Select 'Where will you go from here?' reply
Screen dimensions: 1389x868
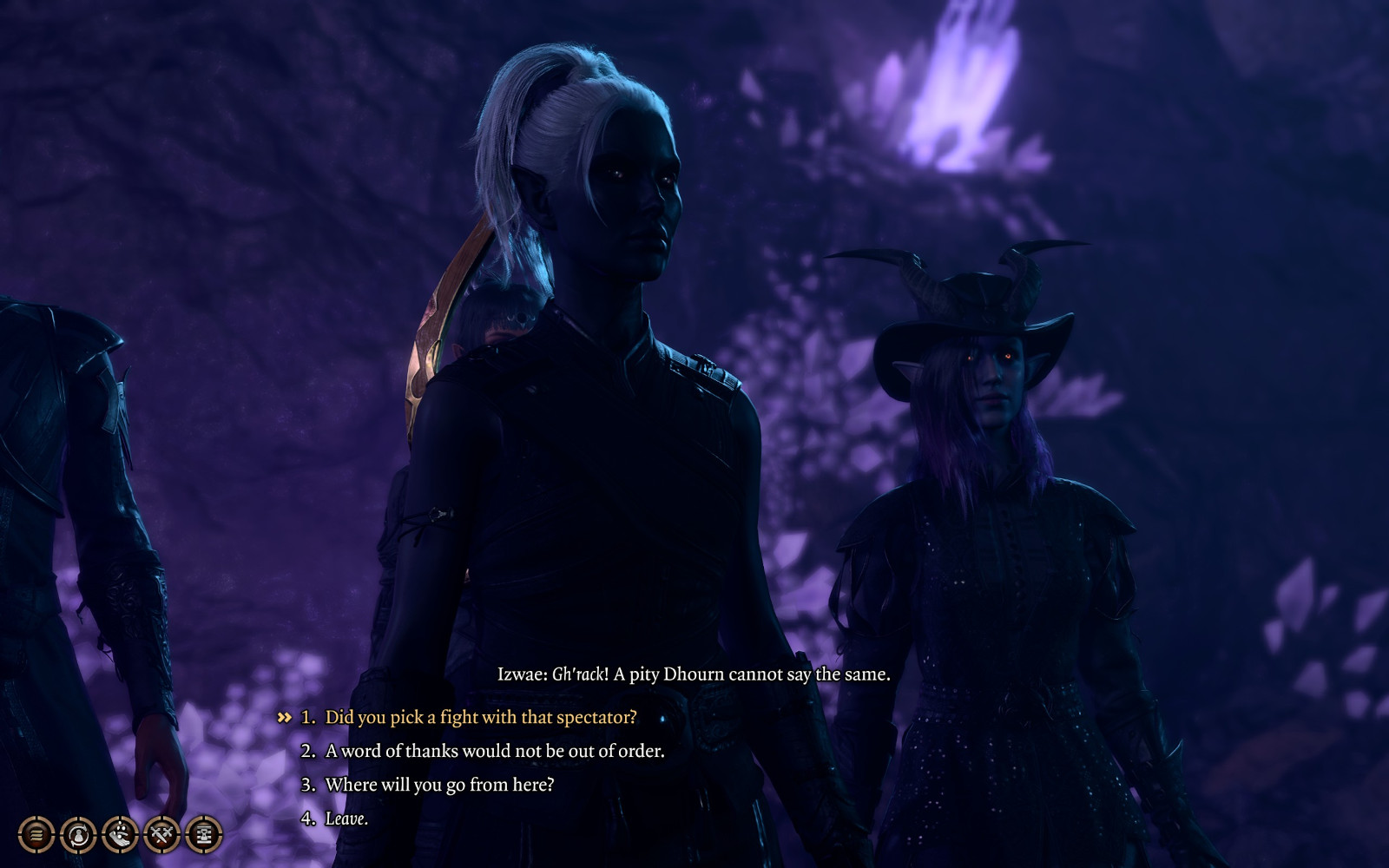438,786
